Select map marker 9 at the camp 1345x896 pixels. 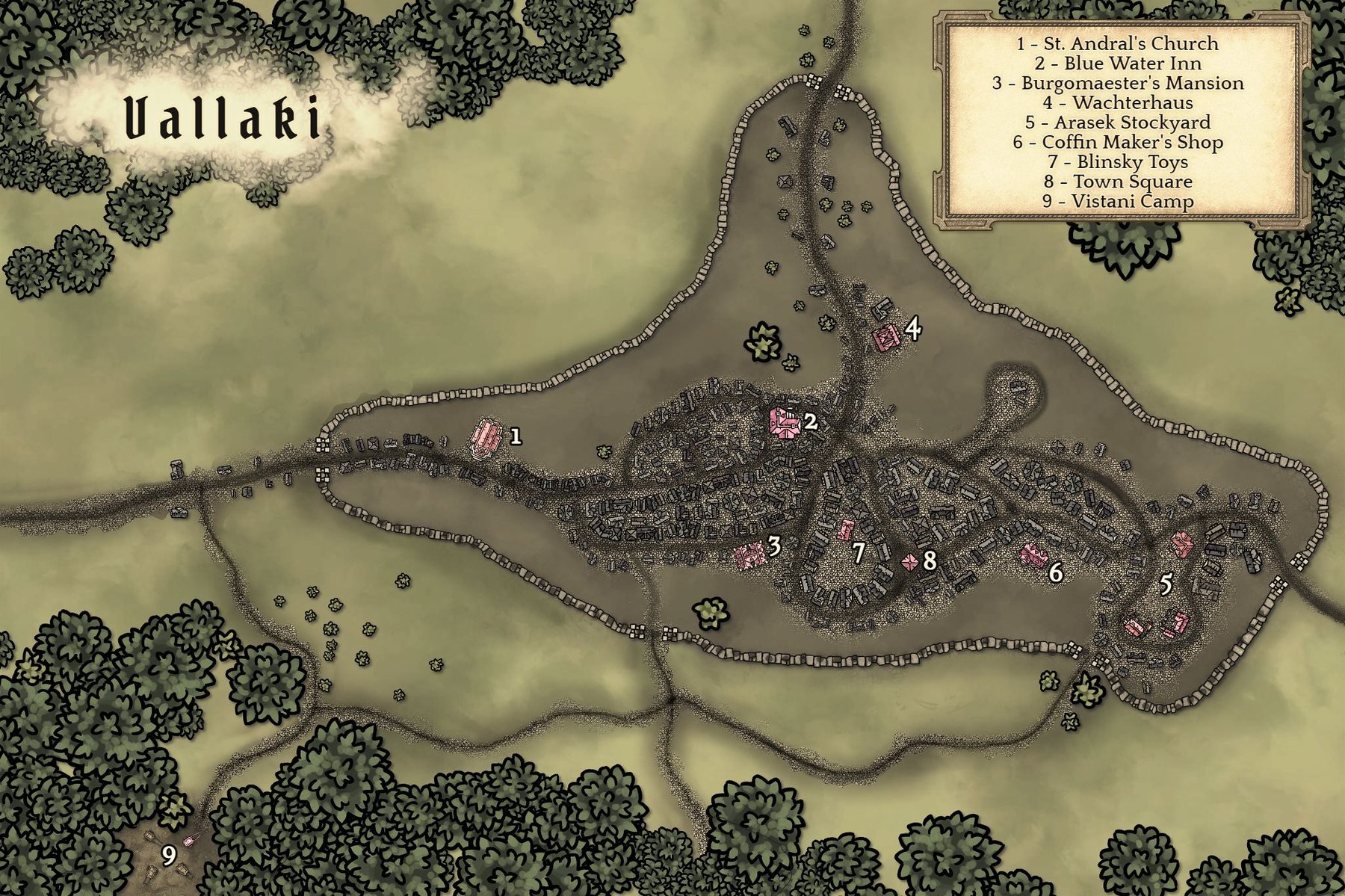(169, 856)
